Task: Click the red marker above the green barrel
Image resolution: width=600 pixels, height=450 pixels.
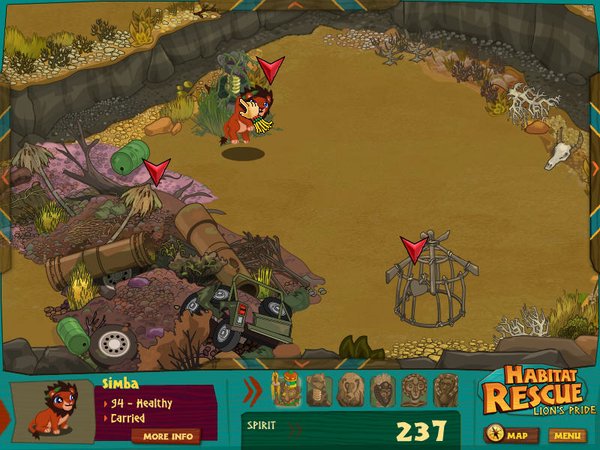Action: coord(156,171)
